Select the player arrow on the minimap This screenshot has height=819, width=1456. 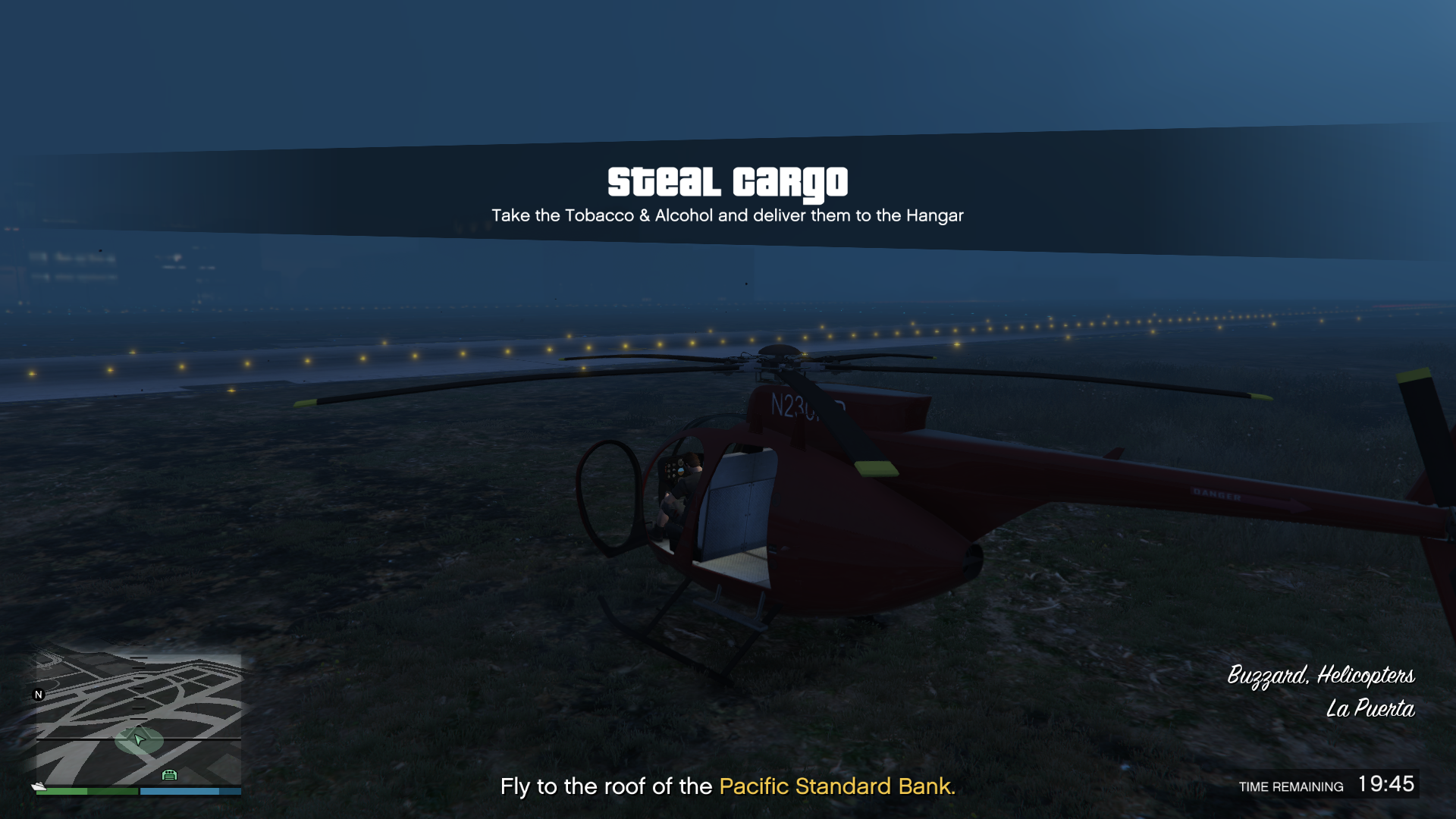(139, 739)
